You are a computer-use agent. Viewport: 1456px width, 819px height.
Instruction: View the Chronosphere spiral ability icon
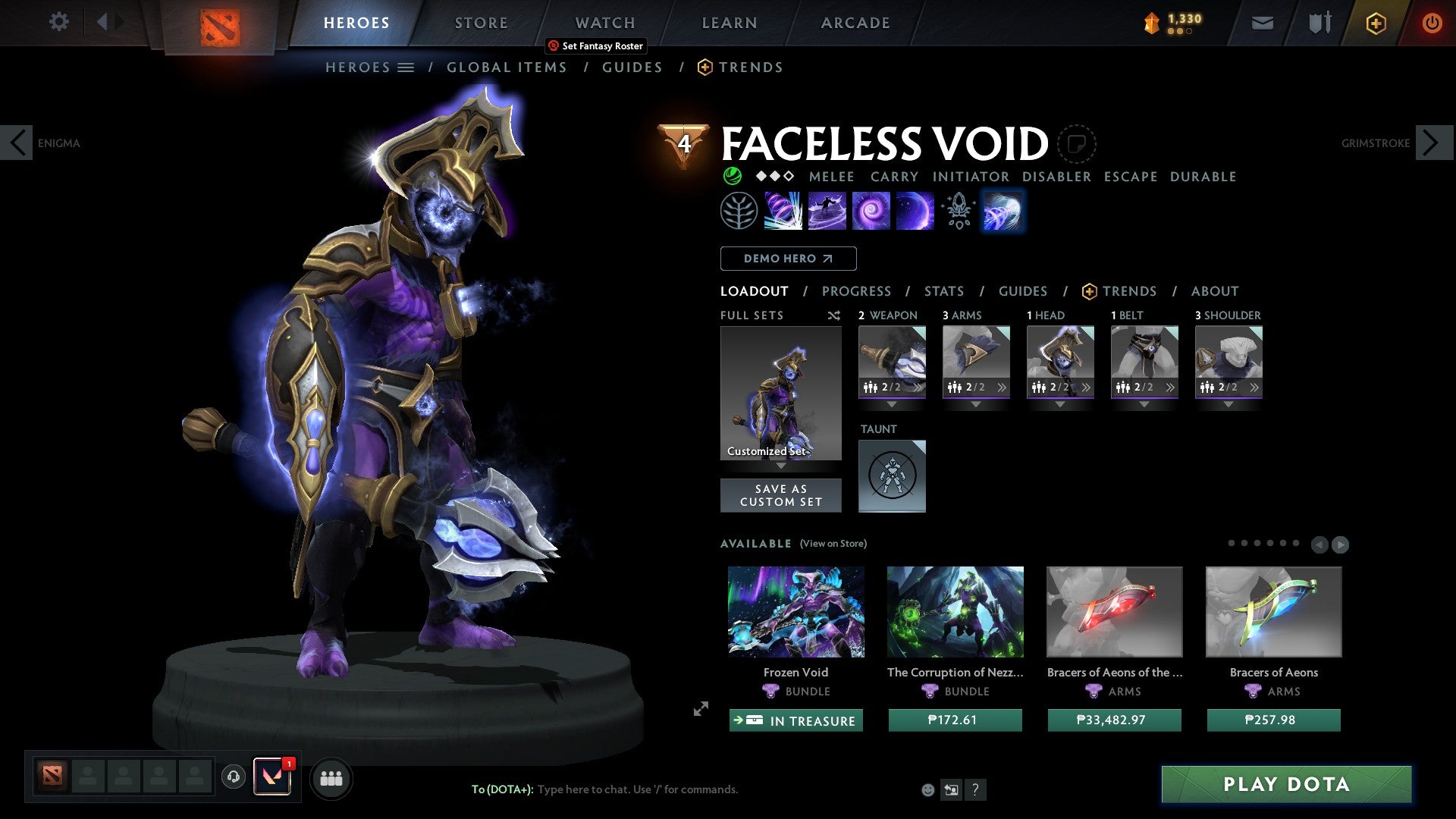(871, 210)
